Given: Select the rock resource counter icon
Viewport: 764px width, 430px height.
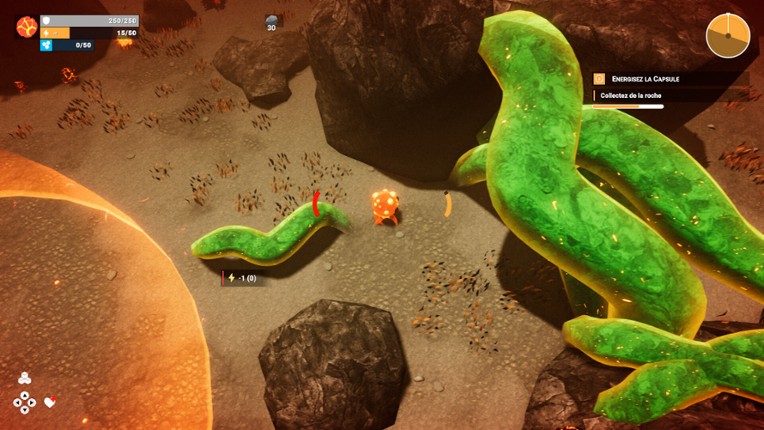Looking at the screenshot, I should coord(271,19).
